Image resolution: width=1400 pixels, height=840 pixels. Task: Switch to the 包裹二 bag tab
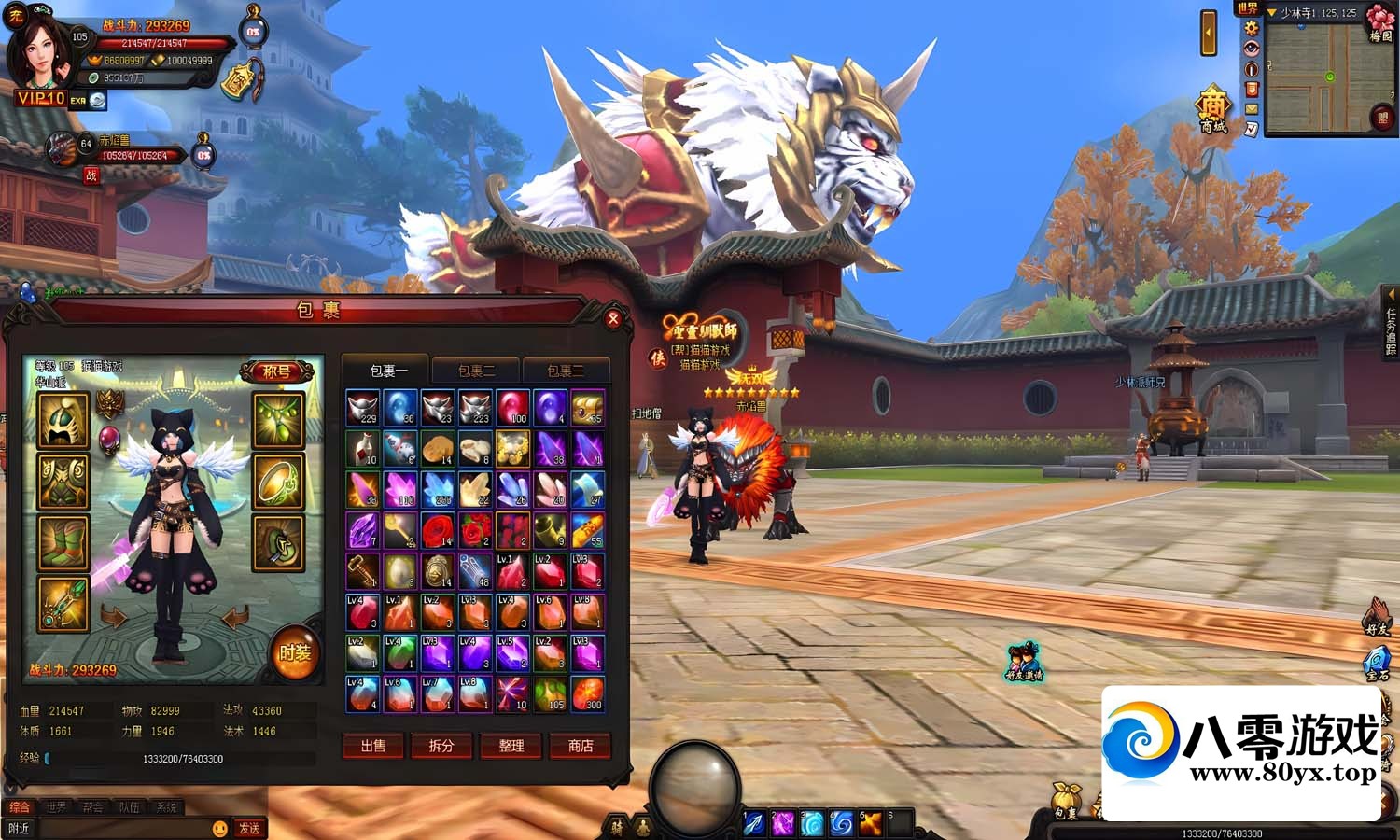pos(476,371)
